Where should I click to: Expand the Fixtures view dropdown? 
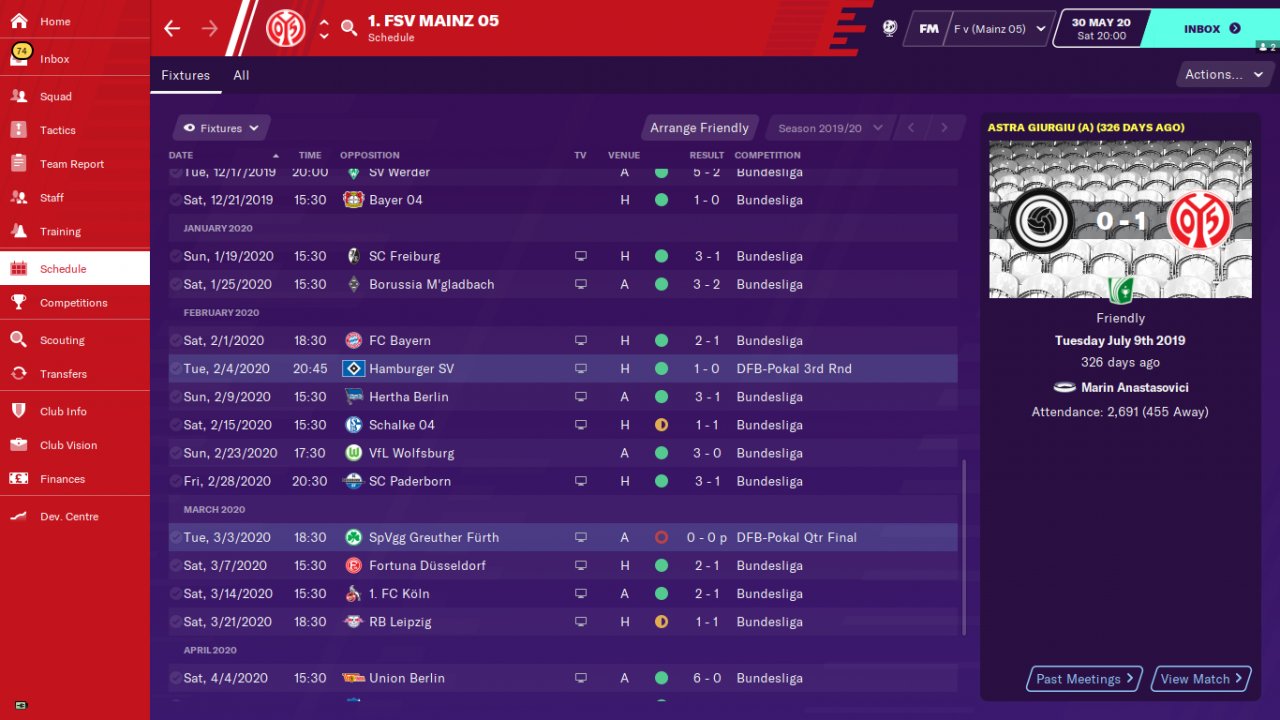221,128
